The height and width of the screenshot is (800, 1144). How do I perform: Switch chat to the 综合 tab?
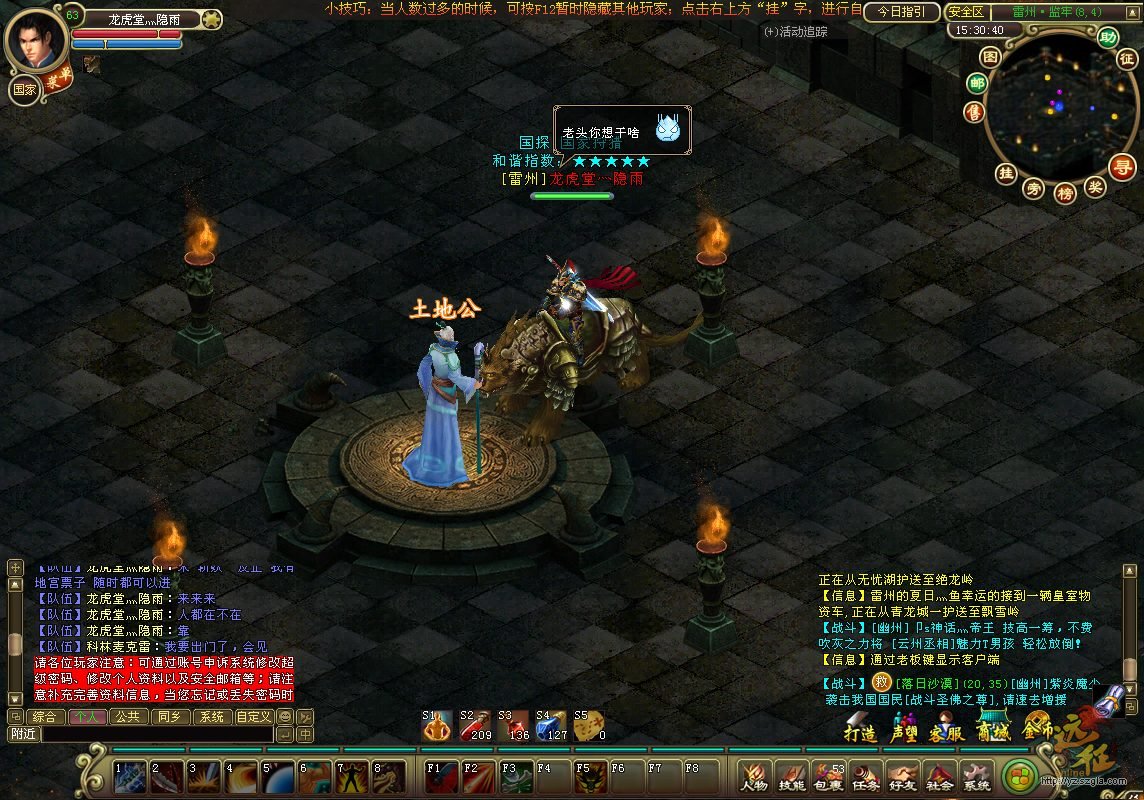coord(45,716)
